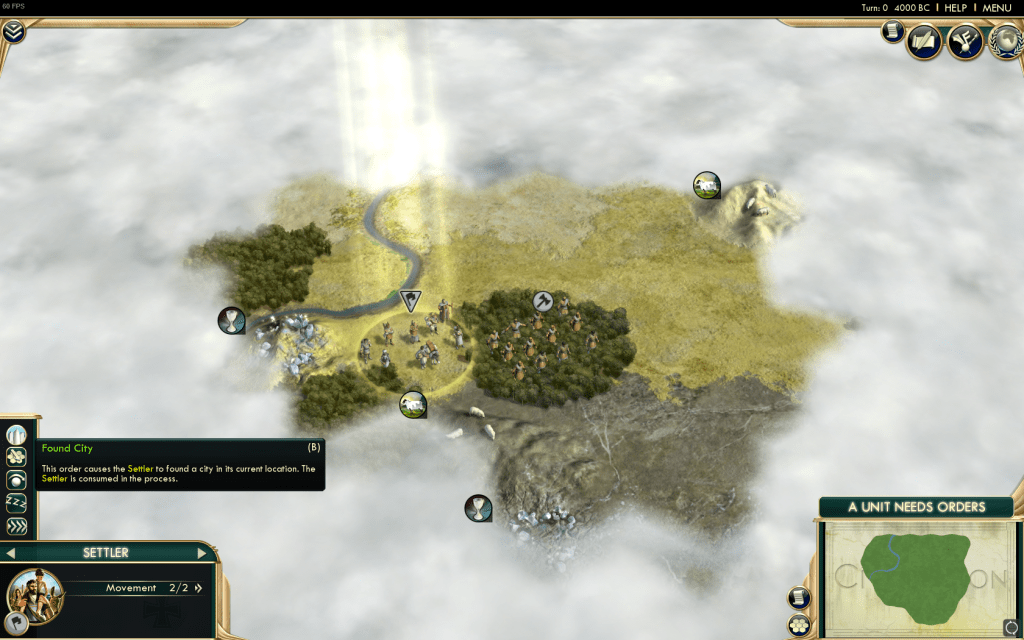1024x640 pixels.
Task: Click the circular arrows icon on the minimap corner
Action: click(1010, 627)
